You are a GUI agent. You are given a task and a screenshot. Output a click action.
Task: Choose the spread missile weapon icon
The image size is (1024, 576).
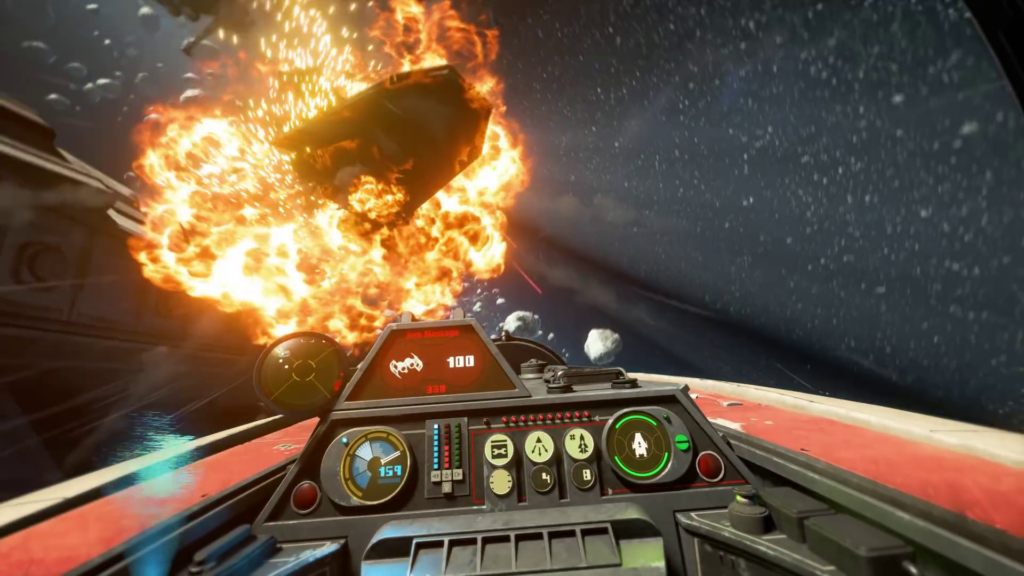(x=539, y=446)
